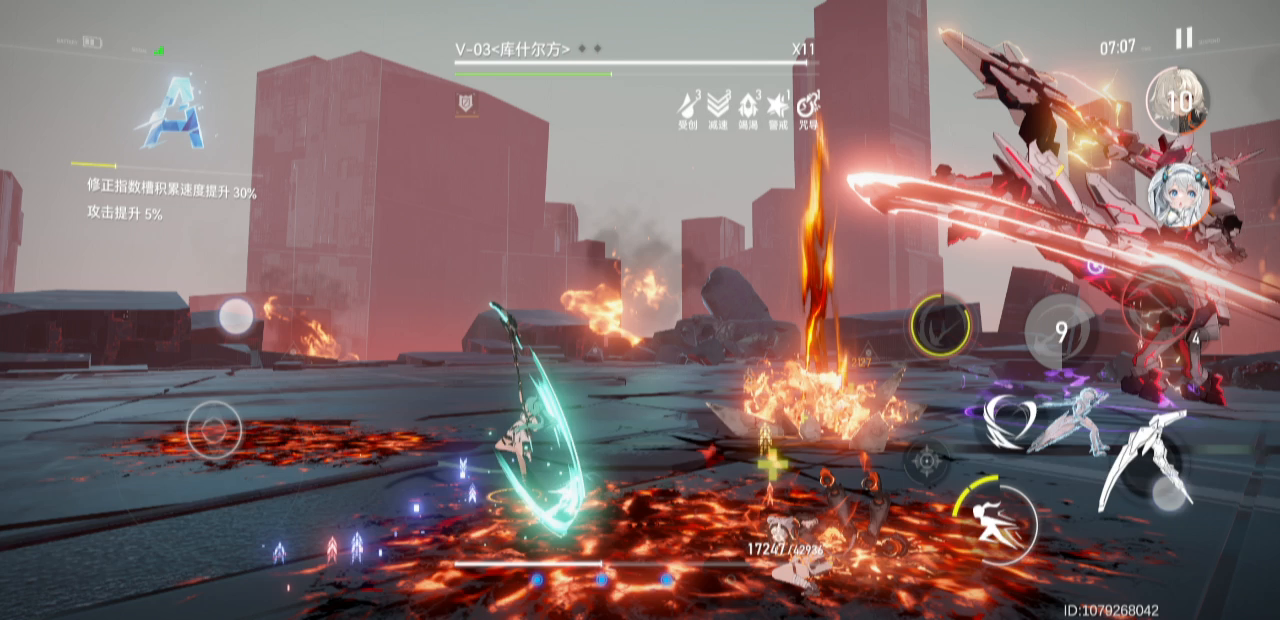Touch the virtual movement joystick ring
This screenshot has width=1280, height=620.
click(x=214, y=430)
